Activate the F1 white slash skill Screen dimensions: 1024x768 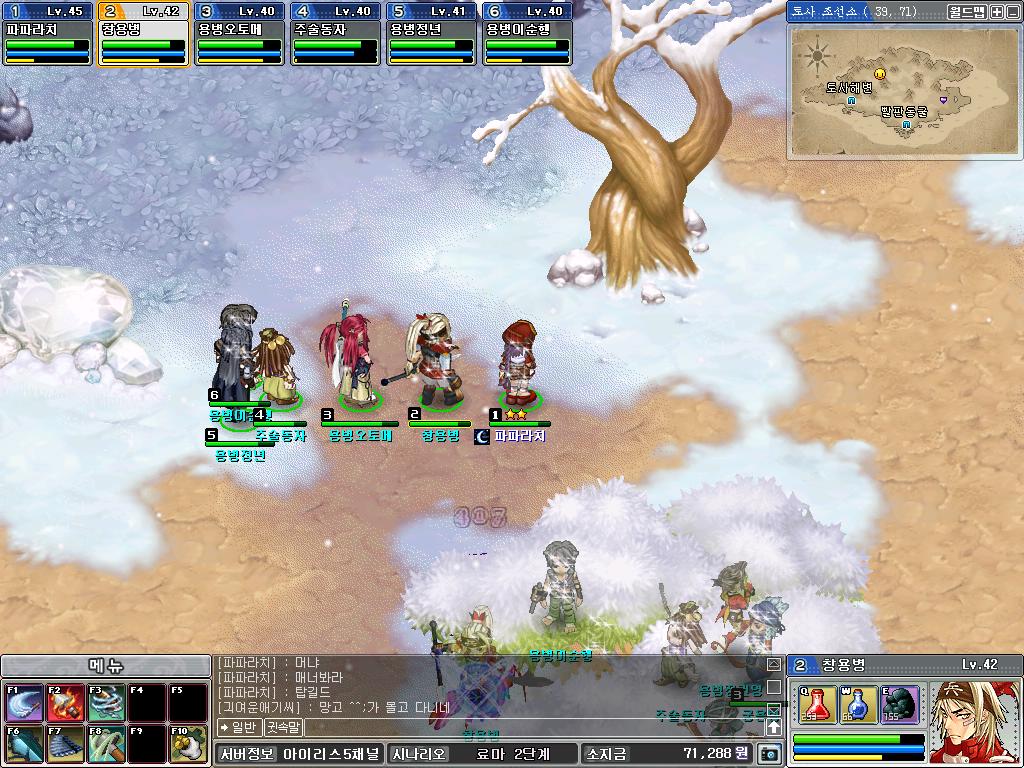[24, 703]
